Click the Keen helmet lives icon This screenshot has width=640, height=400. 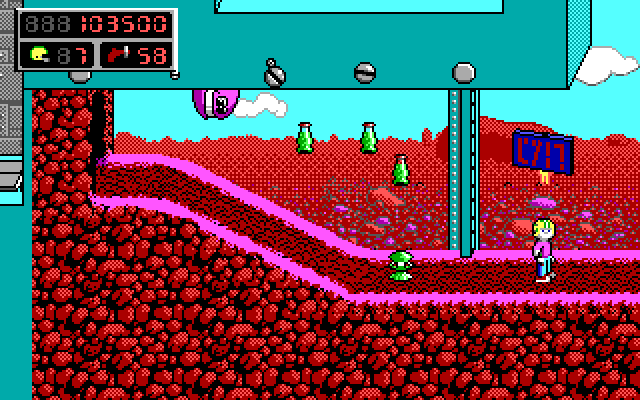[x=38, y=54]
